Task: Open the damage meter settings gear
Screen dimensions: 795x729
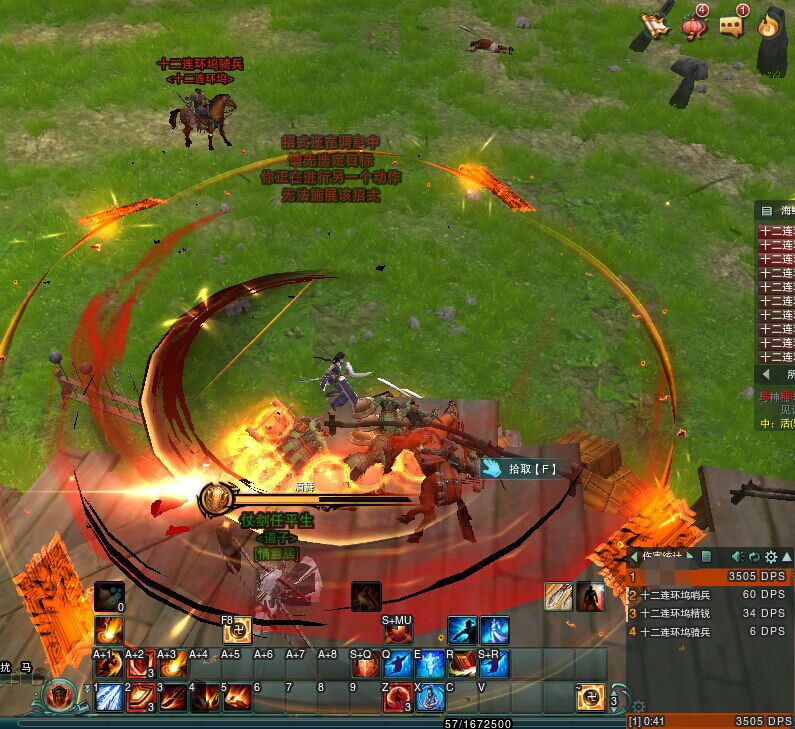Action: 770,557
